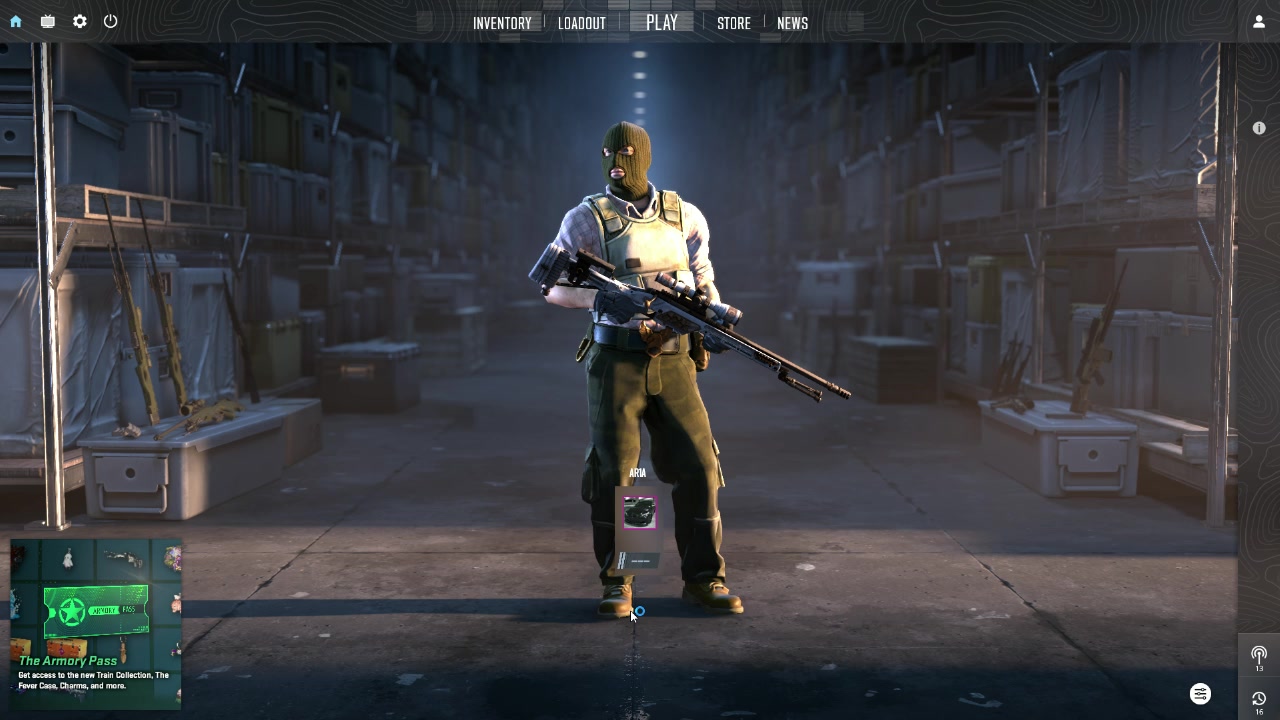
Task: Open the Watch TV icon
Action: (48, 21)
